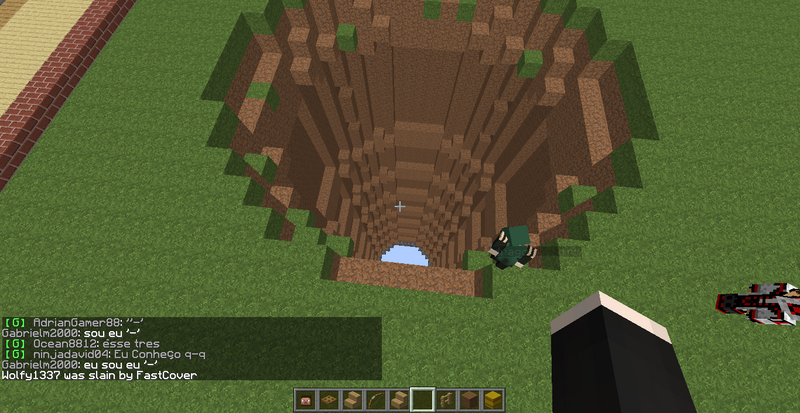Select the yellow hay bale block slot
The image size is (800, 413).
click(493, 400)
